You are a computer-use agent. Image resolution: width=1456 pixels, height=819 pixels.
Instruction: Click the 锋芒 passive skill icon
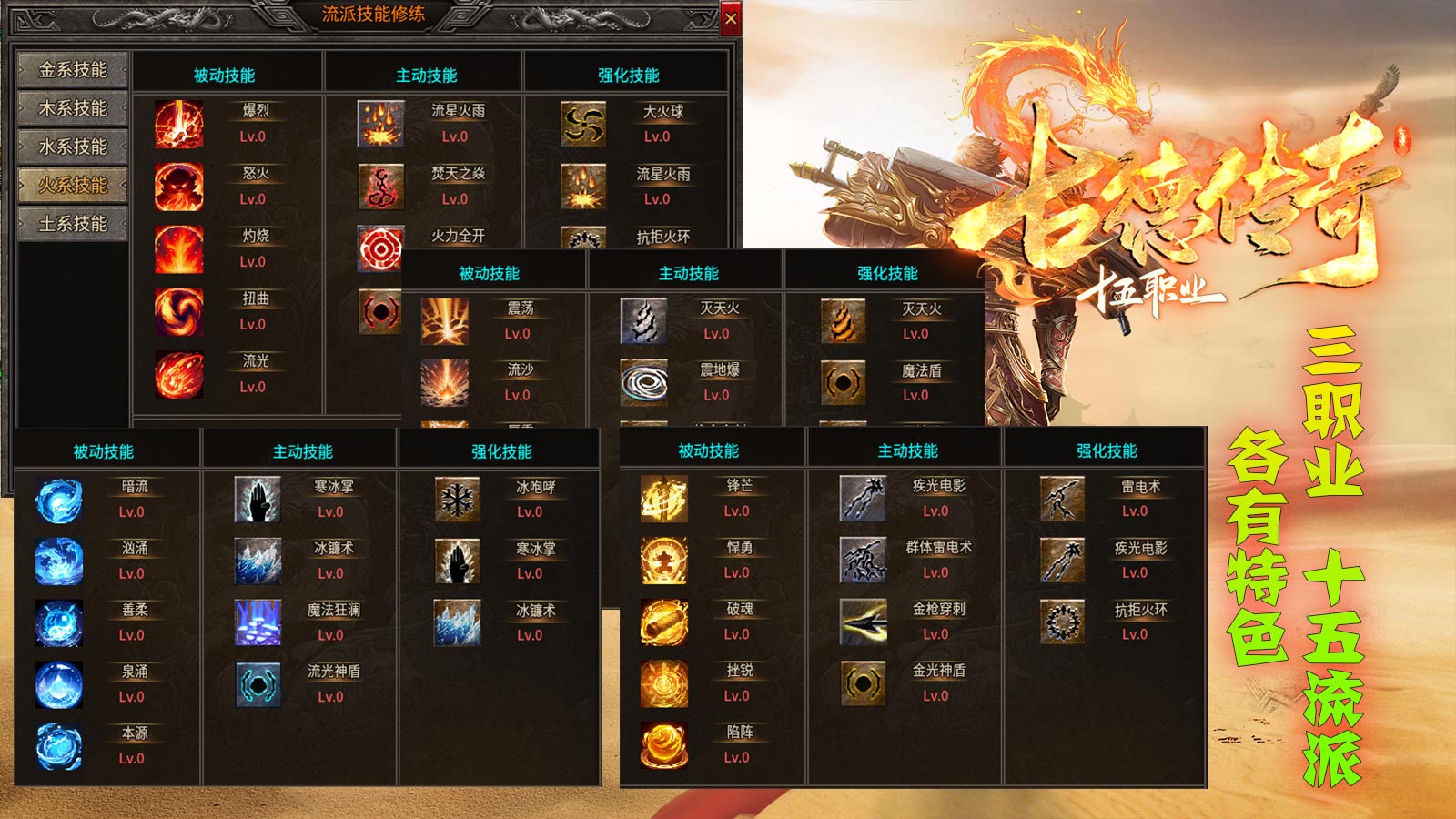point(664,499)
